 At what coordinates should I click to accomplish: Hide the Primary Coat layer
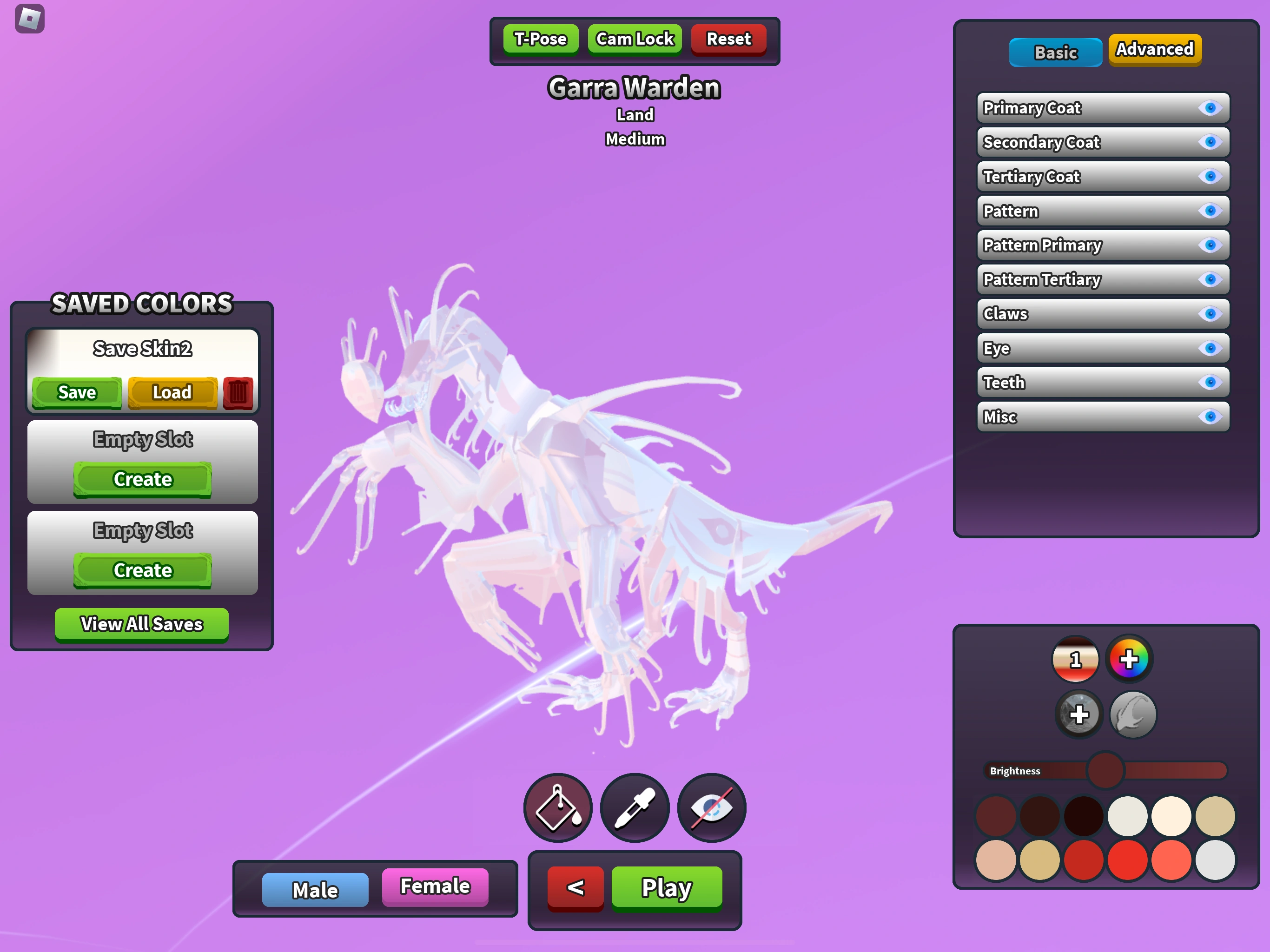point(1210,108)
